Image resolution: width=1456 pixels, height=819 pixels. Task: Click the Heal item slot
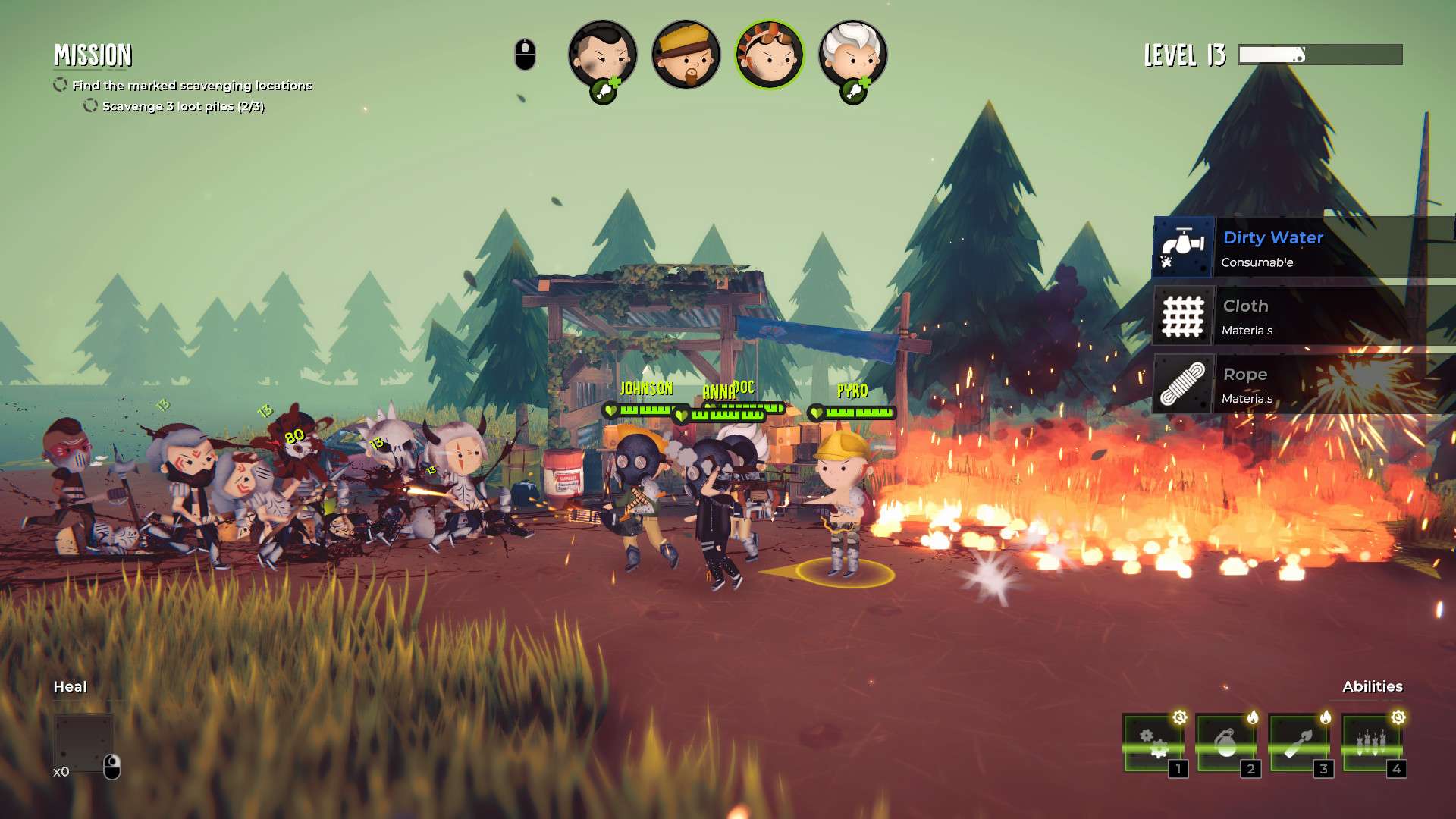pos(83,743)
